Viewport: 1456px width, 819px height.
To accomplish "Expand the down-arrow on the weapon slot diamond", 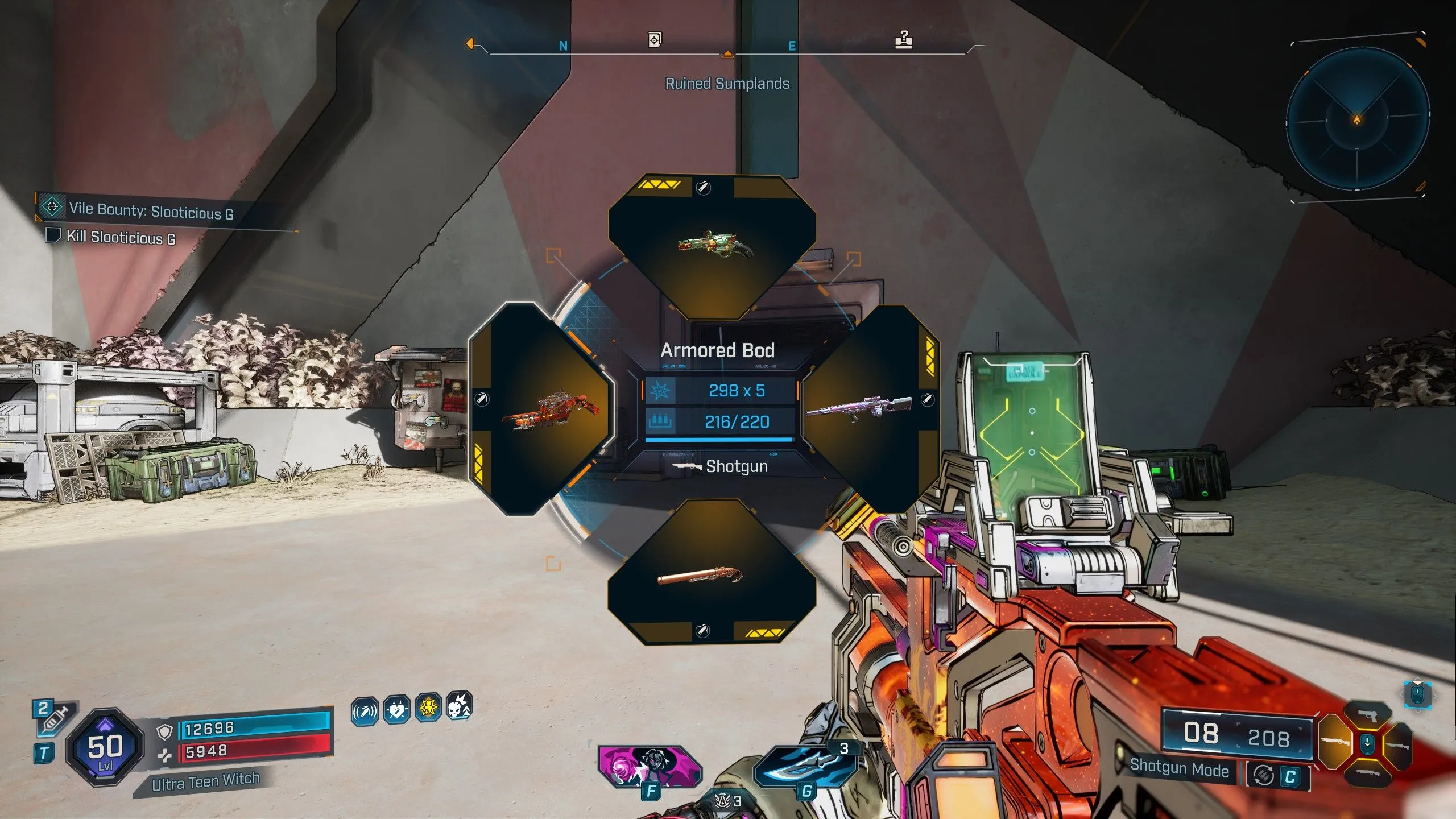I will (x=1367, y=743).
